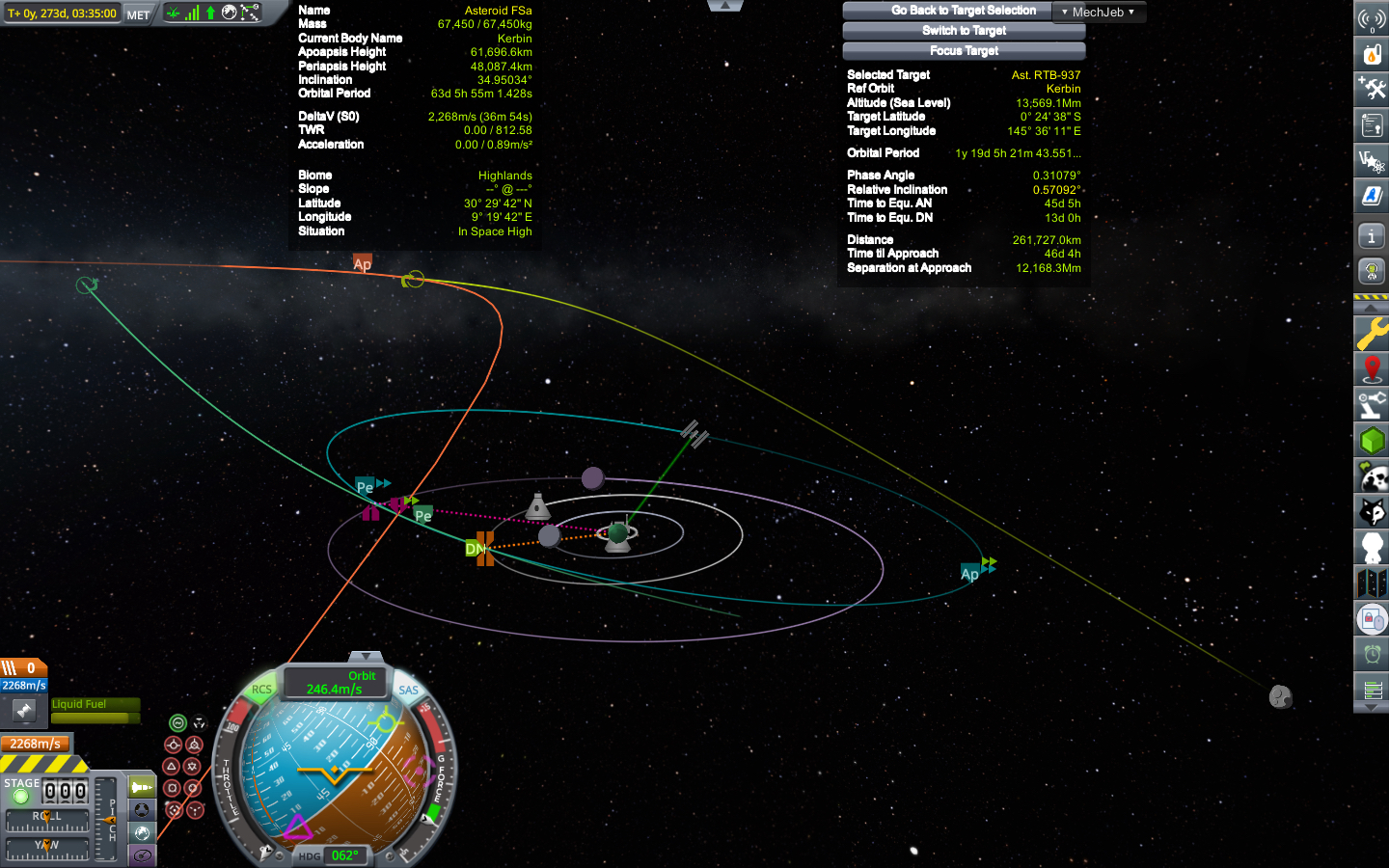This screenshot has height=868, width=1389.
Task: Select the staging mode button with shuttle icon
Action: [x=142, y=786]
